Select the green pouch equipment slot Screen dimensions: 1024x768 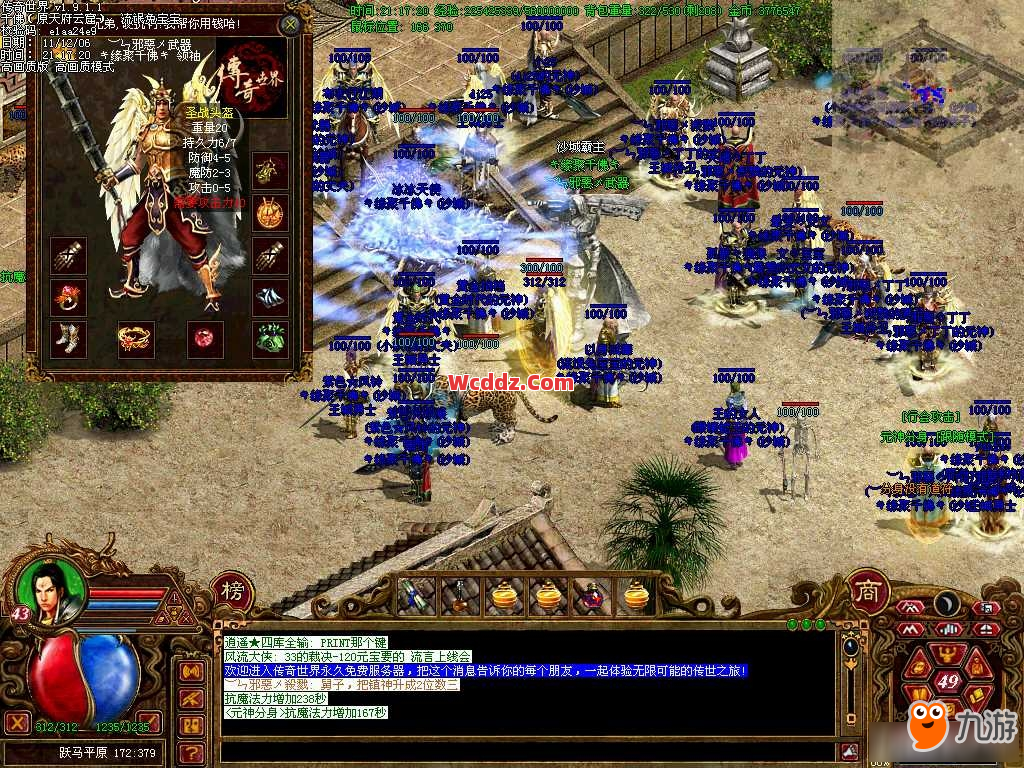point(270,339)
